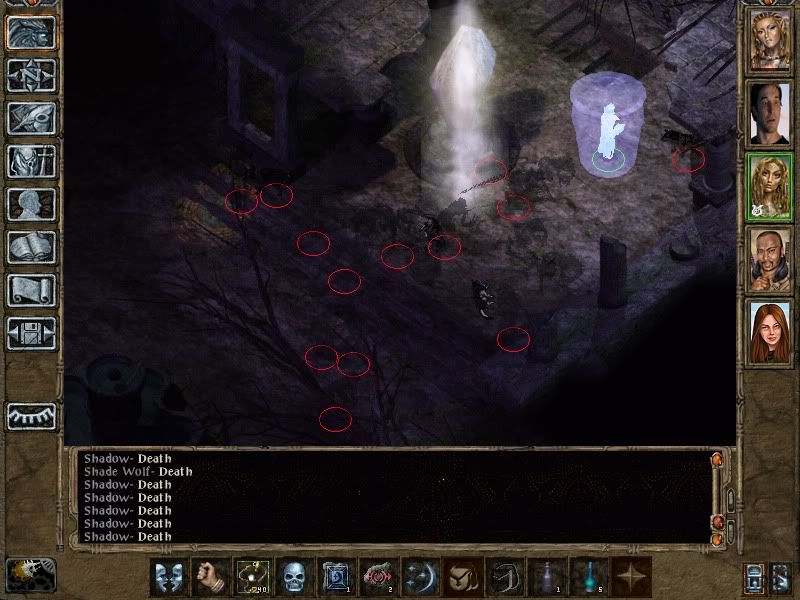Toggle the game clock pause button

[x=30, y=574]
